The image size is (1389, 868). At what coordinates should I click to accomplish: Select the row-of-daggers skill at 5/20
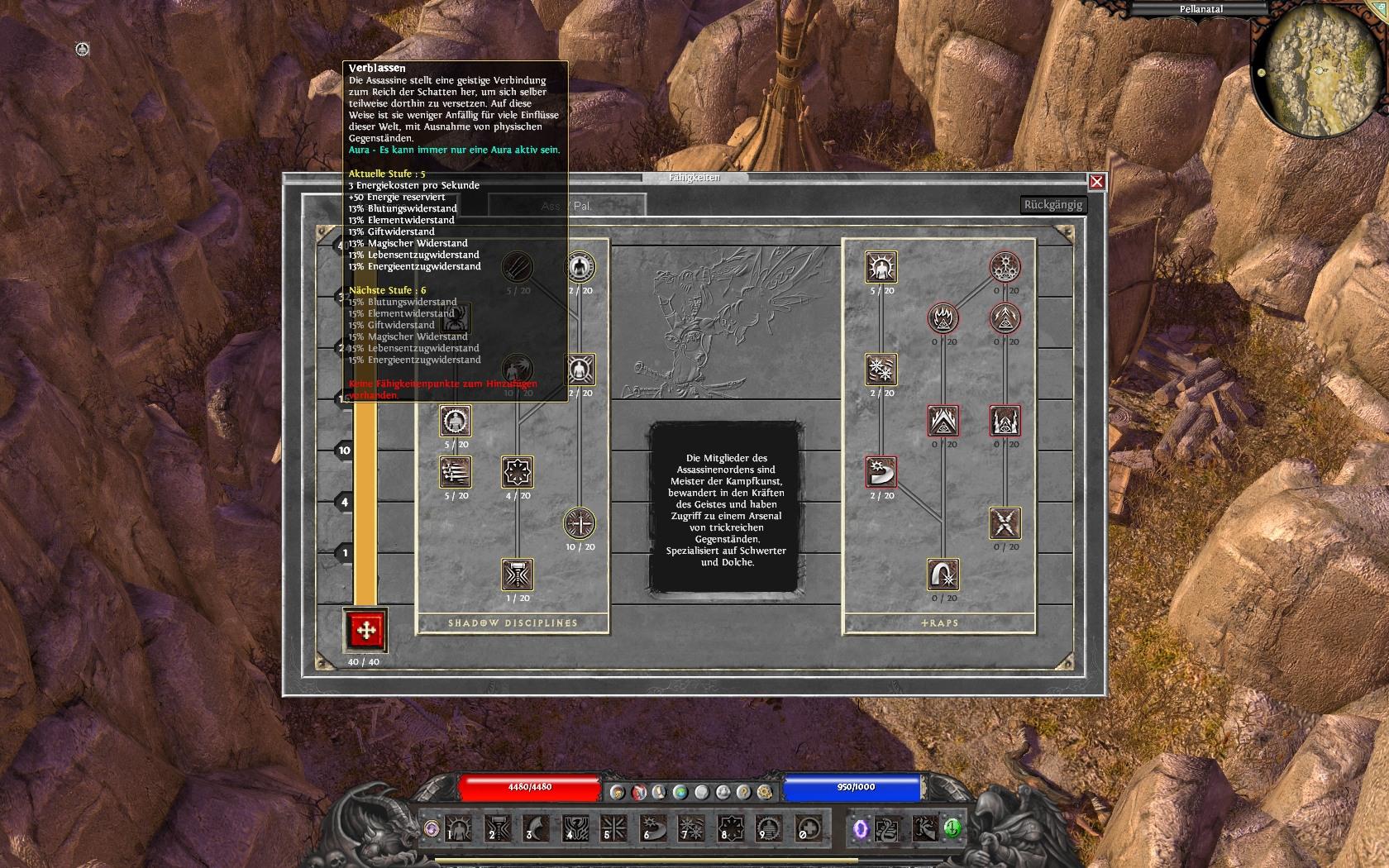point(456,472)
